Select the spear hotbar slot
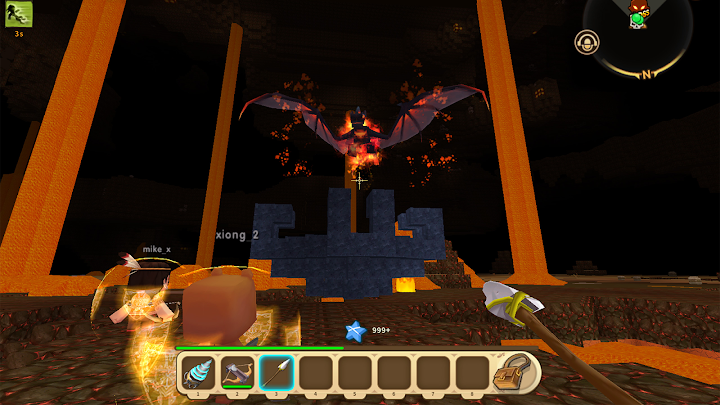The image size is (720, 405). point(276,372)
